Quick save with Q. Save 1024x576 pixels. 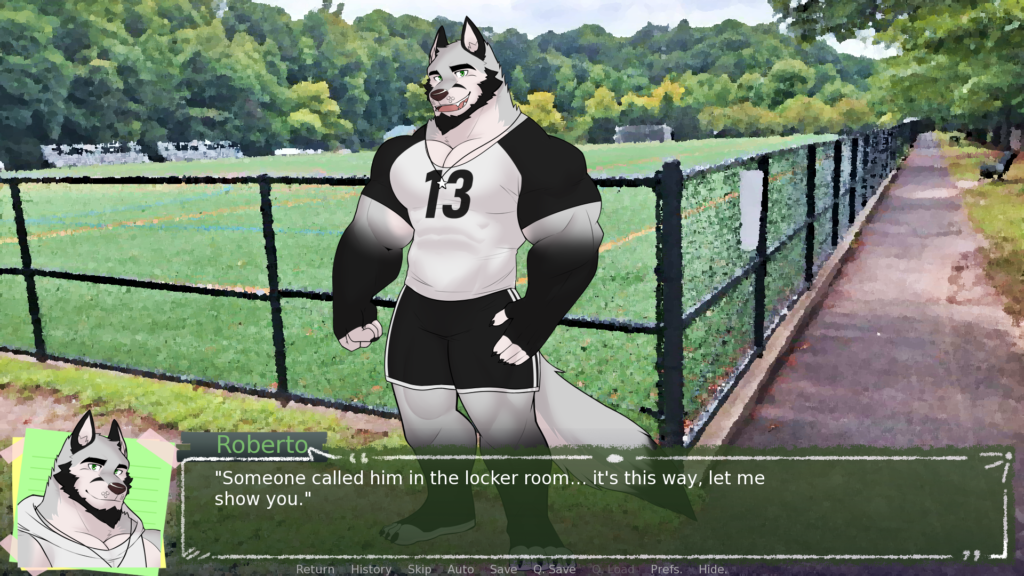(x=554, y=569)
